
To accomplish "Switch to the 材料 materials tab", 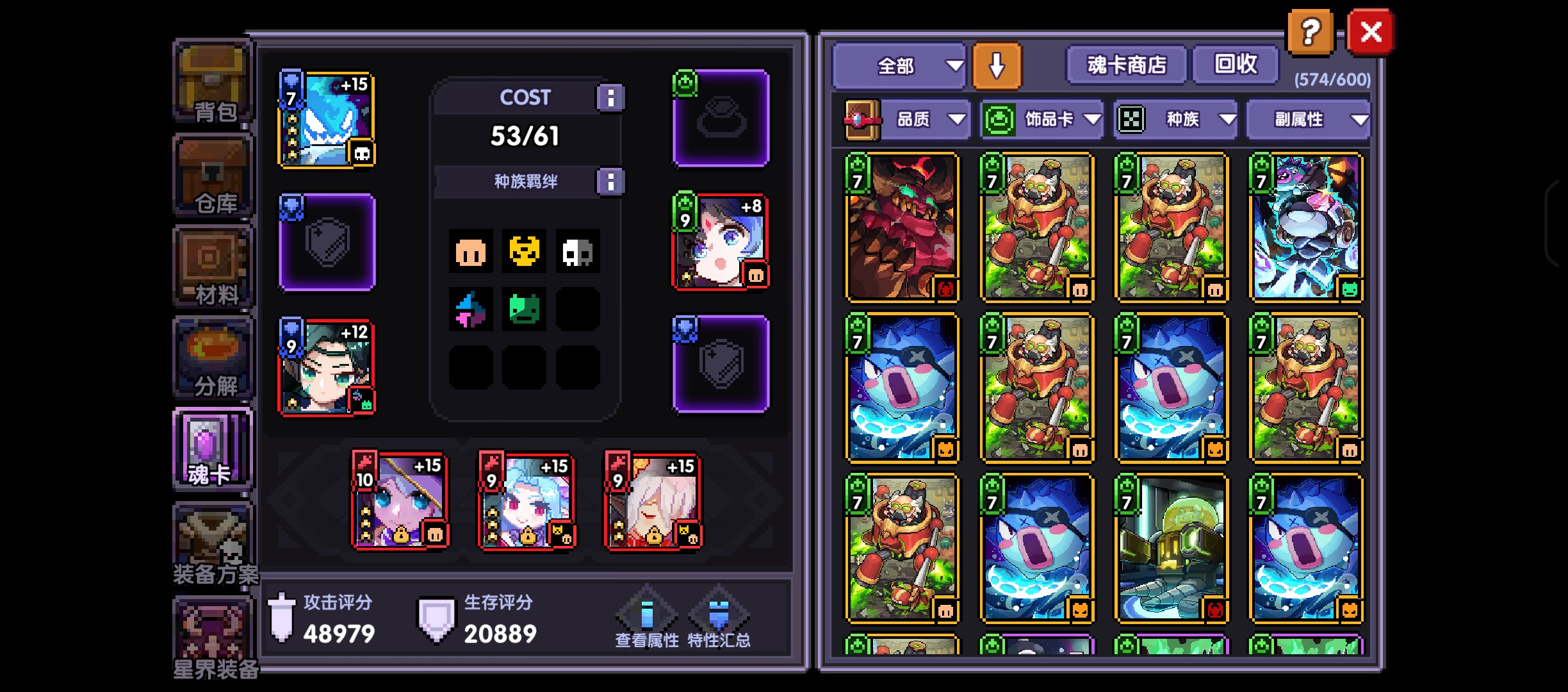I will [x=213, y=267].
